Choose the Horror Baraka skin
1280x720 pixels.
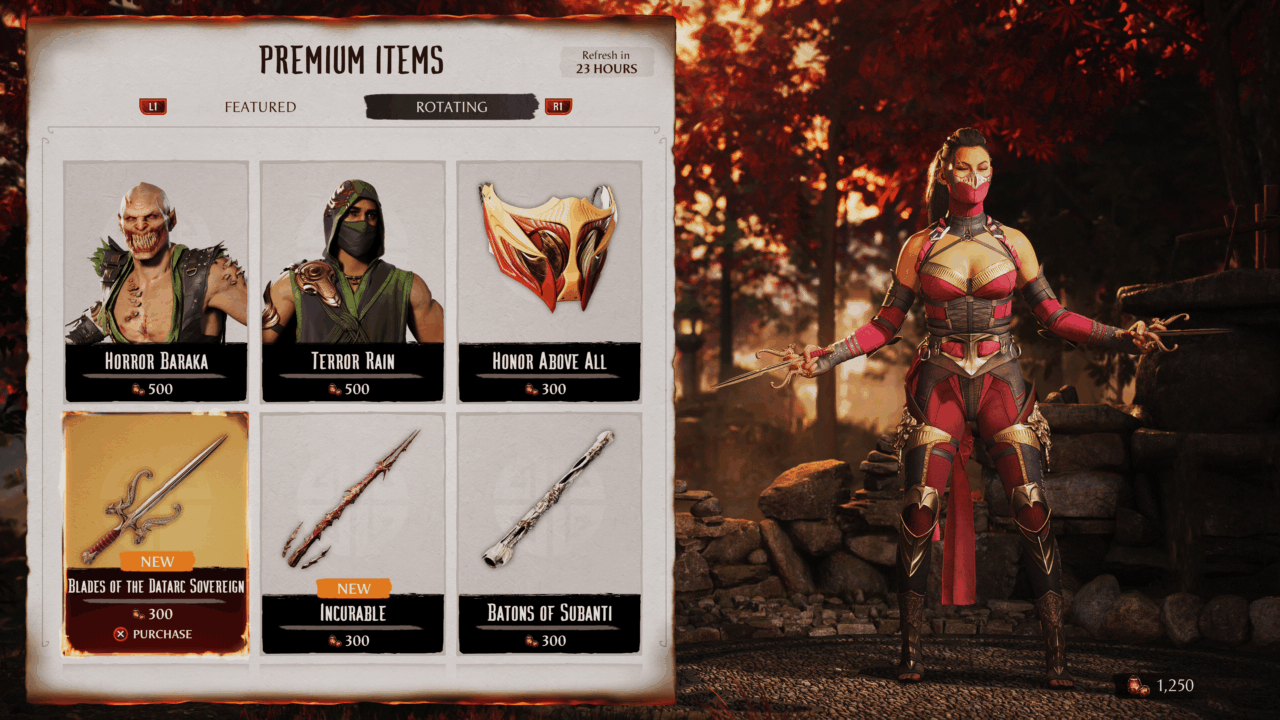coord(156,281)
